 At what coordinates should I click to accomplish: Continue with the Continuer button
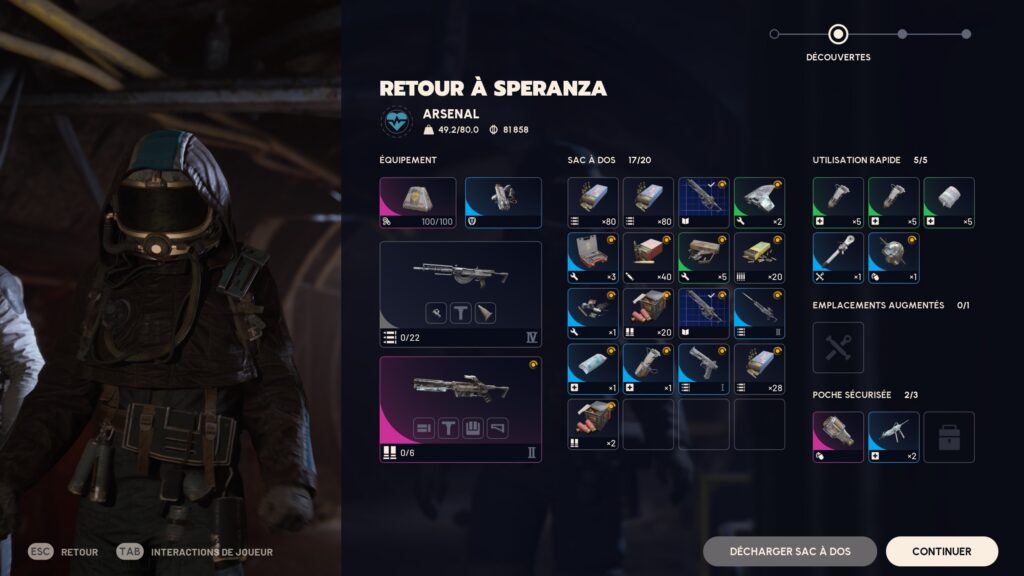click(941, 551)
